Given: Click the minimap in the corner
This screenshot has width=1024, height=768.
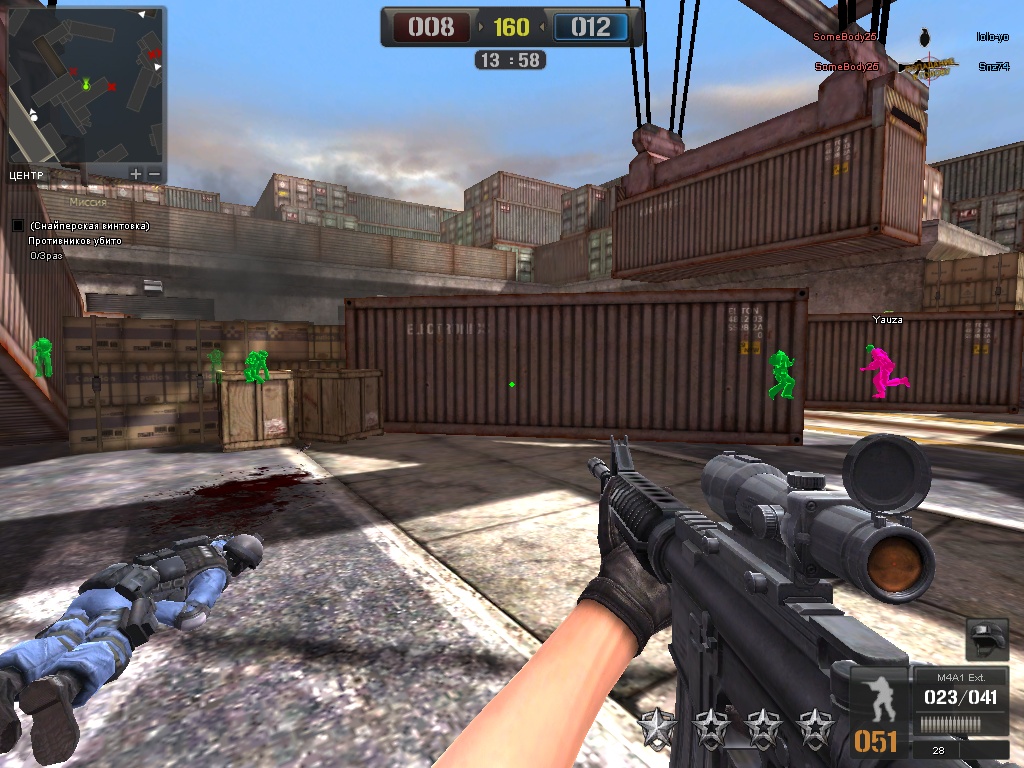Looking at the screenshot, I should (86, 86).
